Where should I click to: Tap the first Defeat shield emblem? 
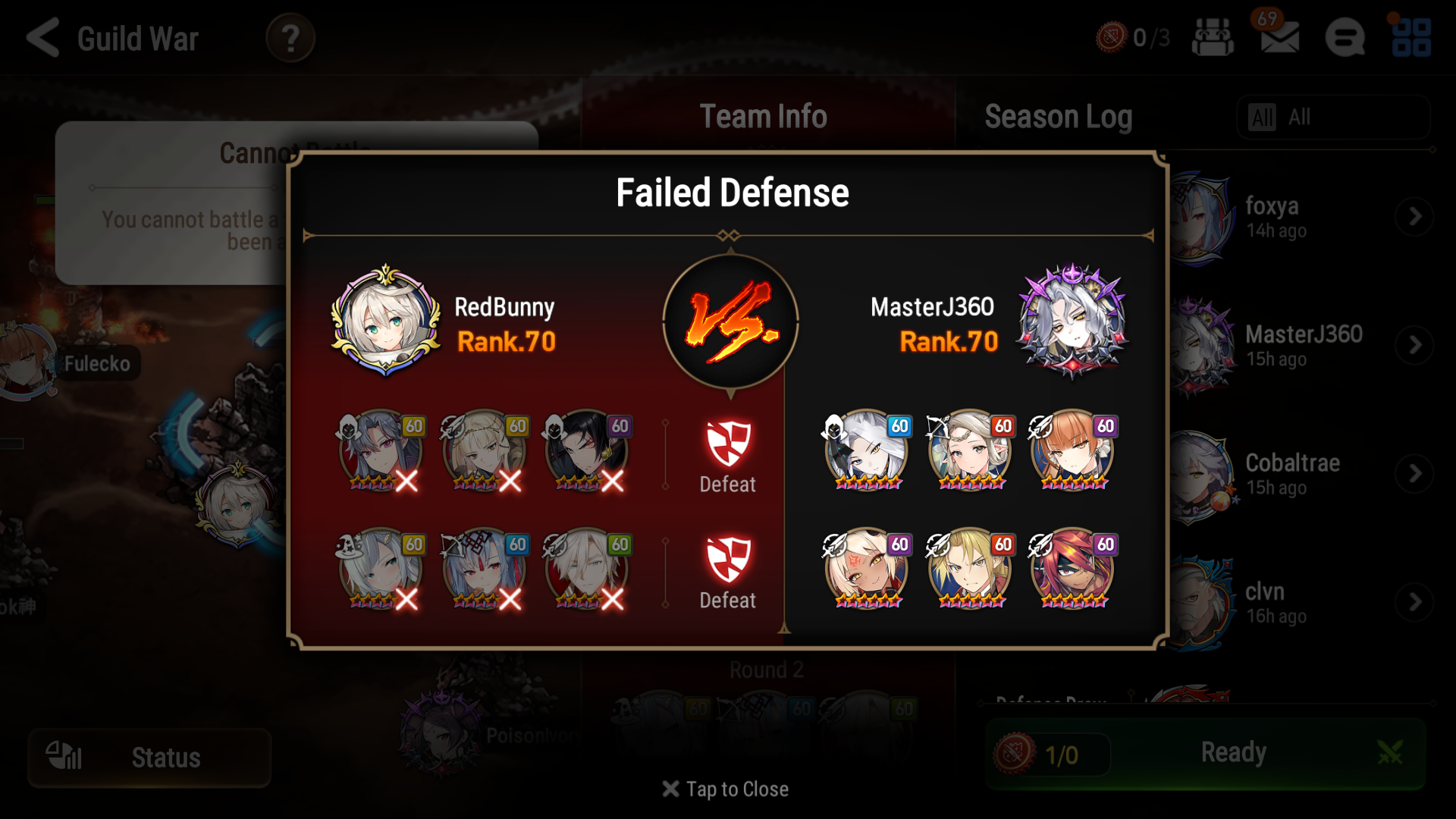click(726, 444)
